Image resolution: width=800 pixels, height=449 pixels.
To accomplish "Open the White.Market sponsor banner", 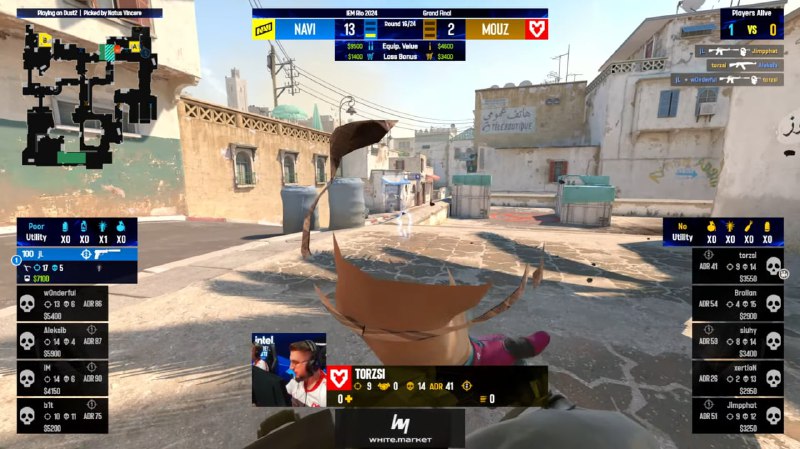I will 400,426.
